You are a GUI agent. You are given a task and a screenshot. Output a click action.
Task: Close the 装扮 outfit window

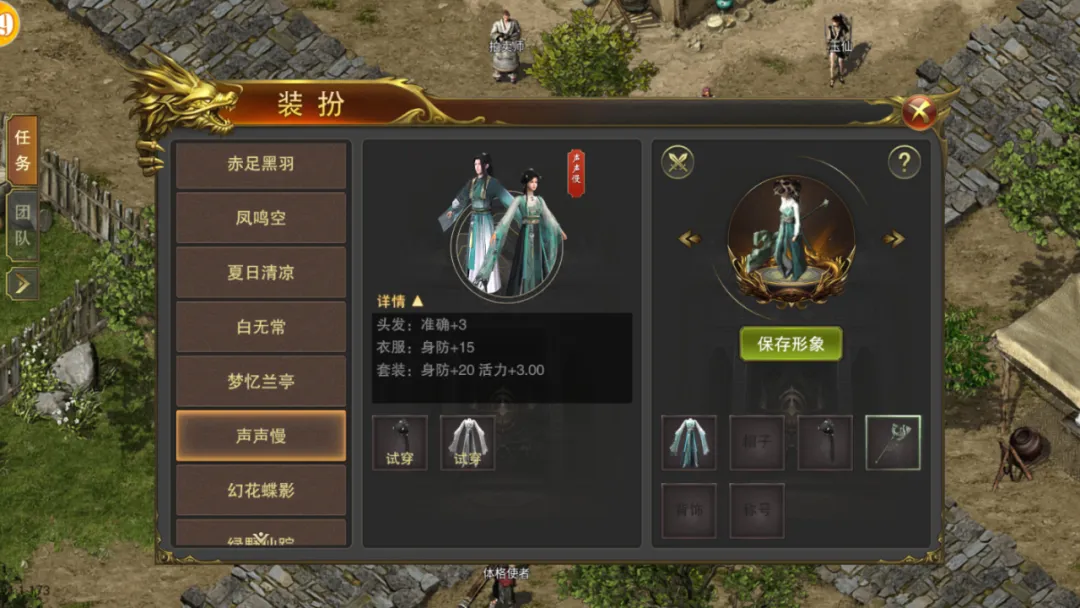point(919,113)
